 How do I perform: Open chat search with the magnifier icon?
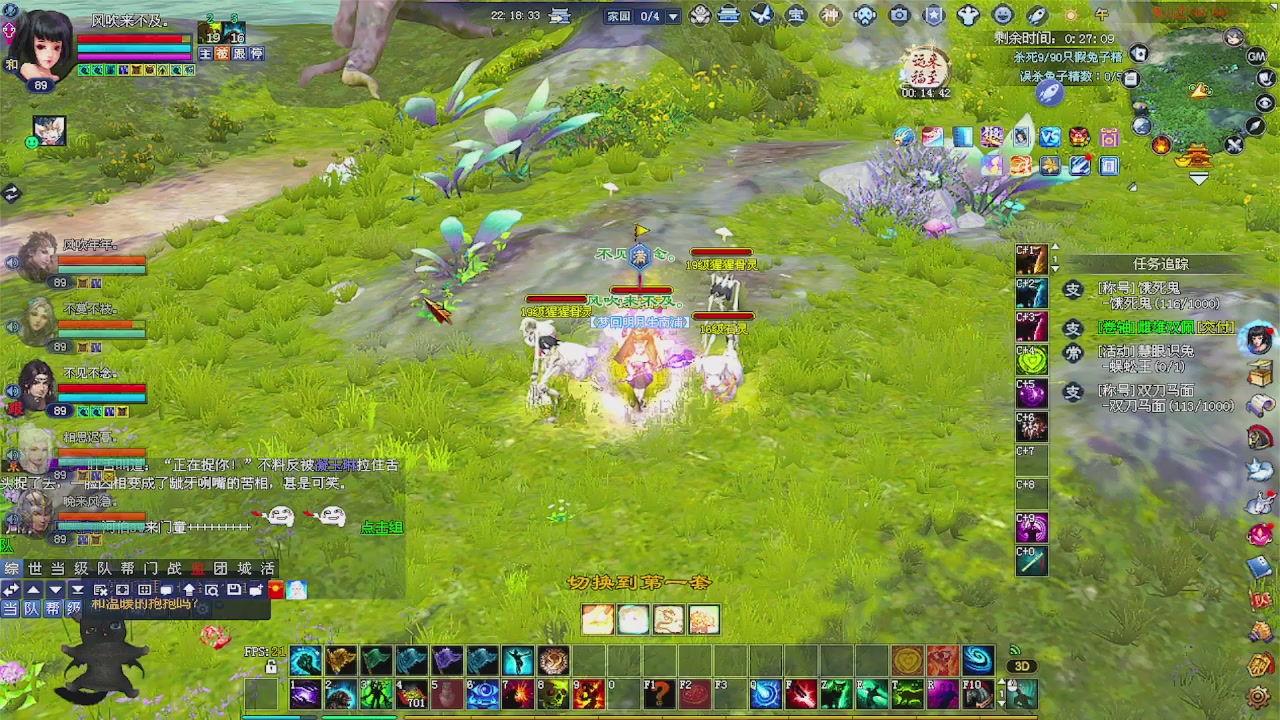click(x=212, y=590)
